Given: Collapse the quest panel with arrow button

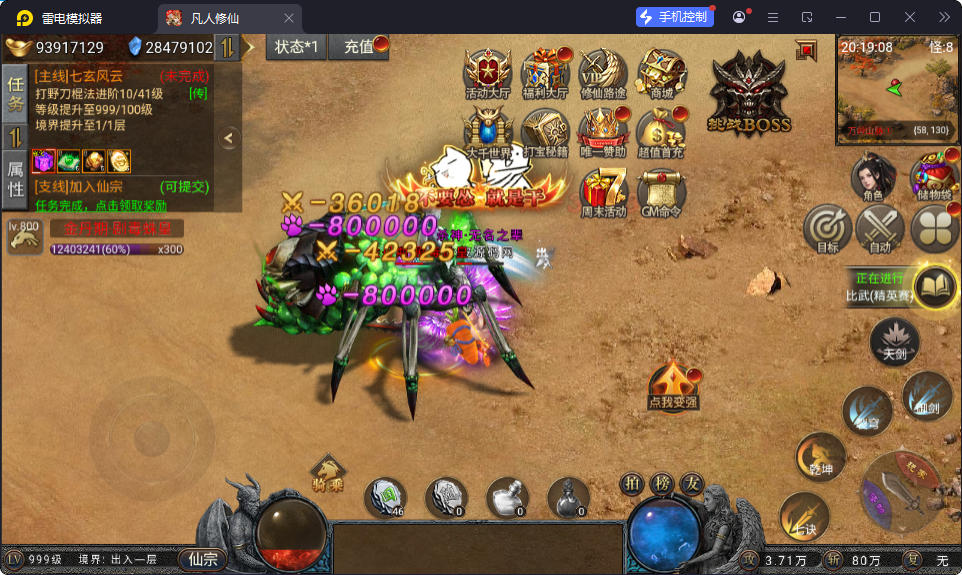Looking at the screenshot, I should pyautogui.click(x=229, y=138).
